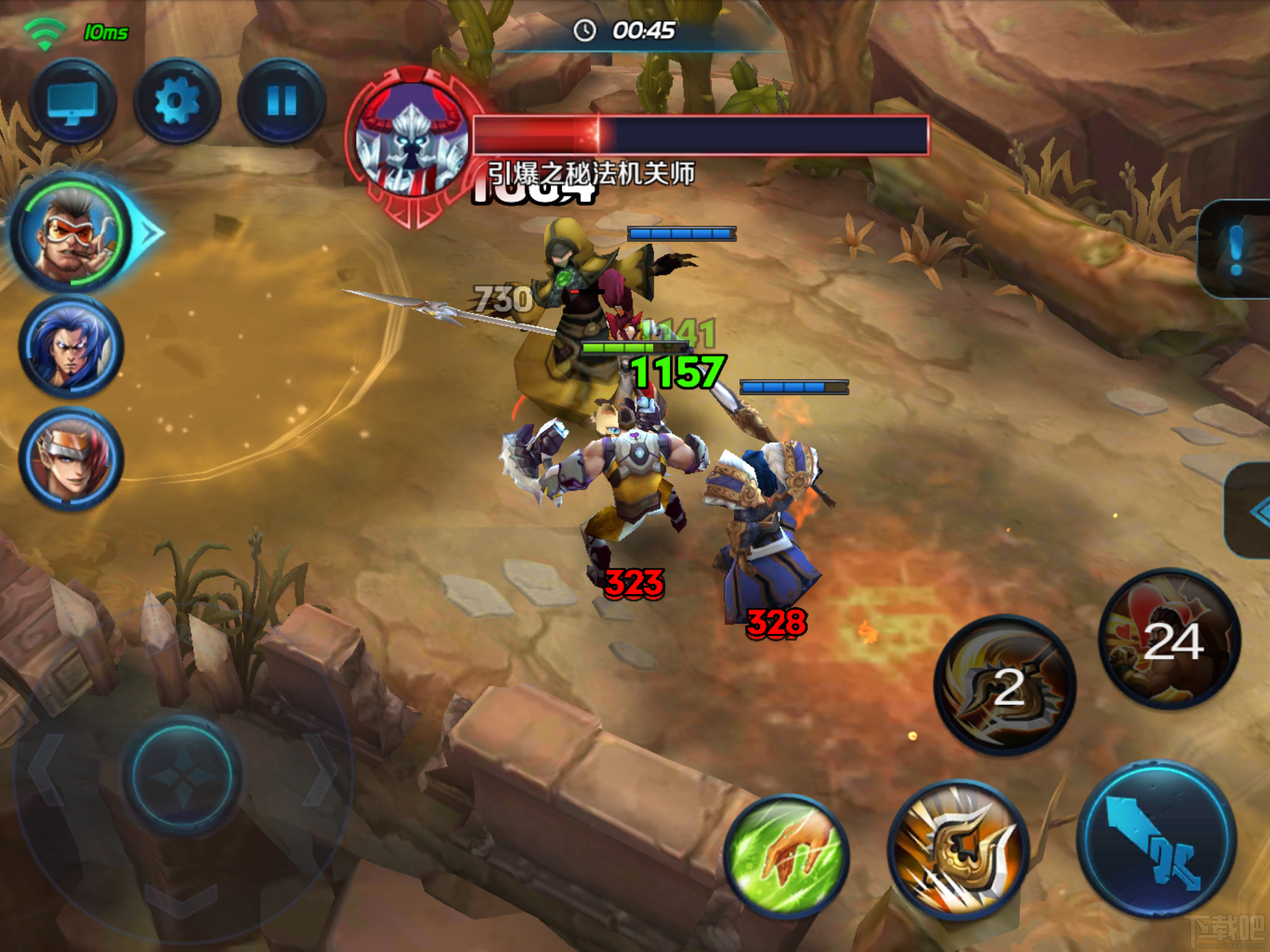Switch to the red-haired visor hero
Image resolution: width=1270 pixels, height=952 pixels.
point(71,460)
